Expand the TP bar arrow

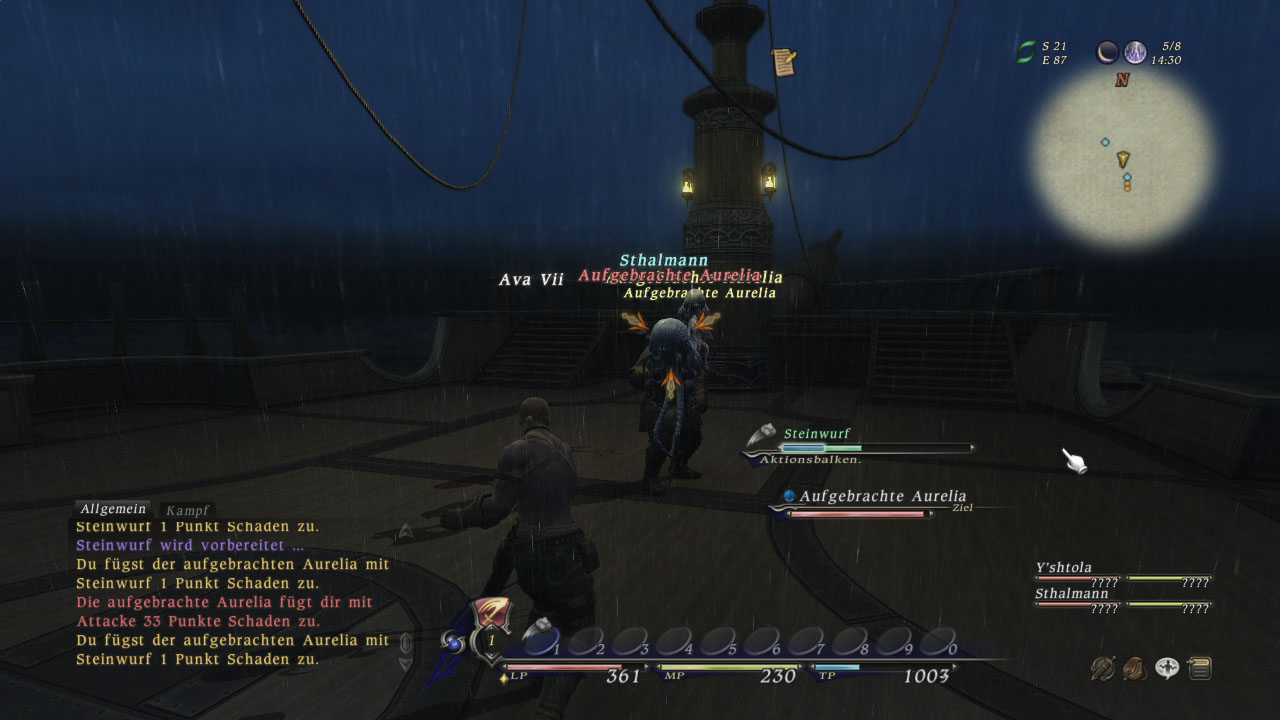[954, 667]
